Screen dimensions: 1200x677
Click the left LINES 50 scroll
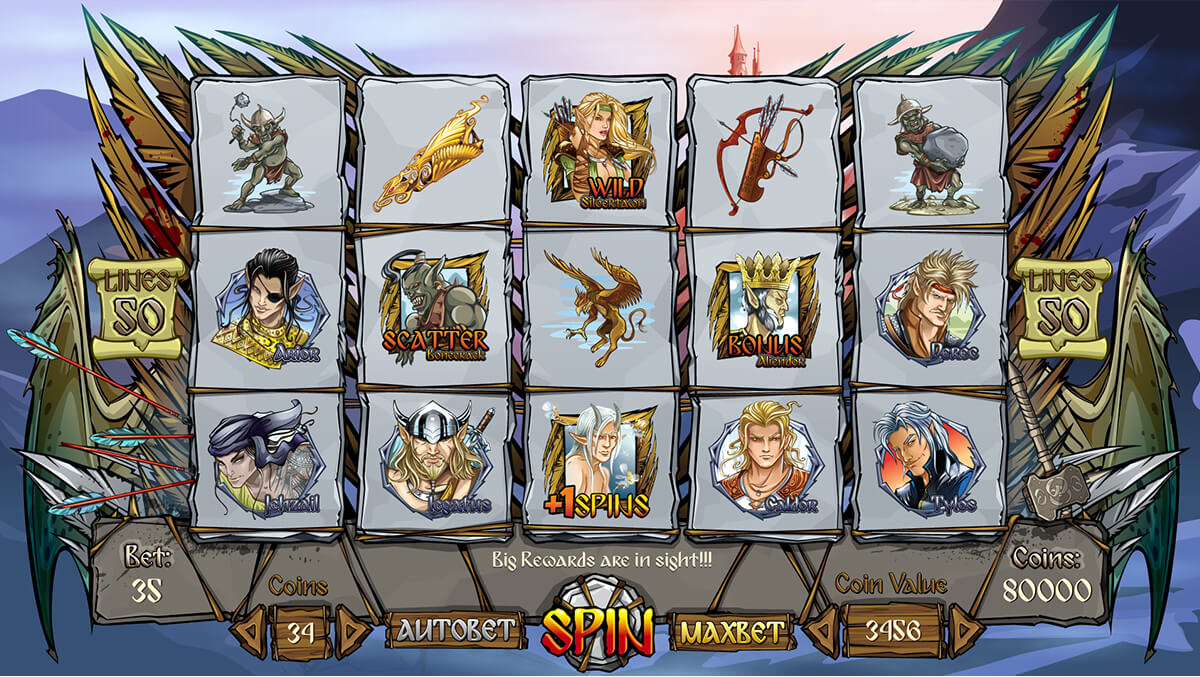point(137,309)
